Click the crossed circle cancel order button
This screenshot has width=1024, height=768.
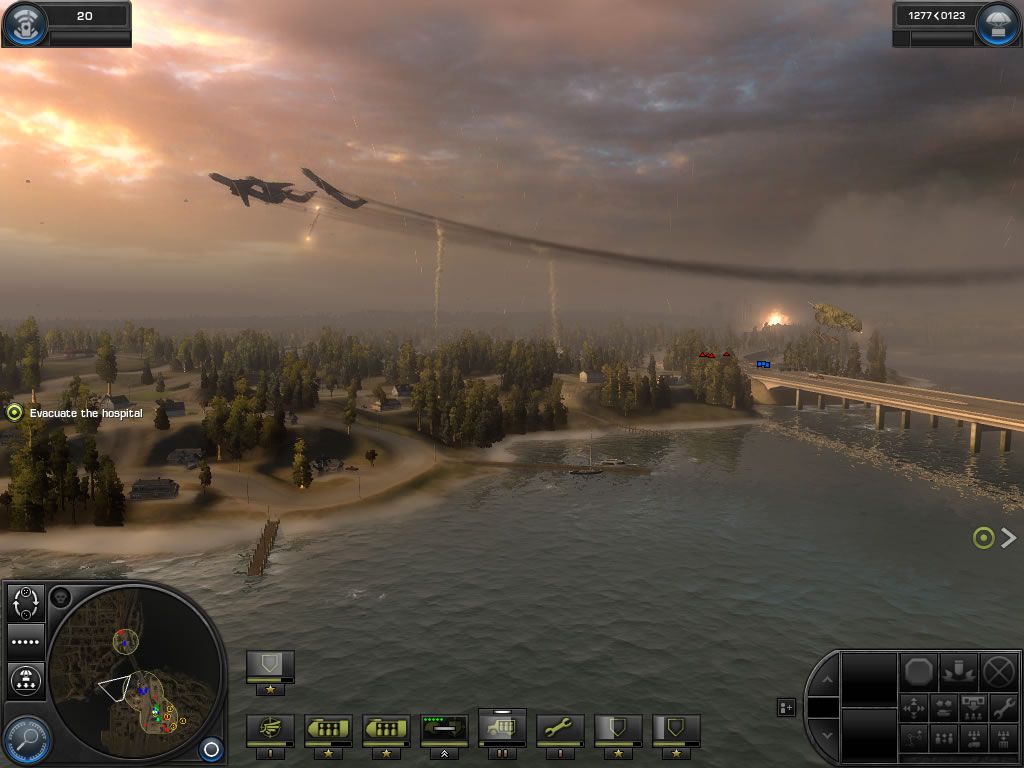[998, 670]
